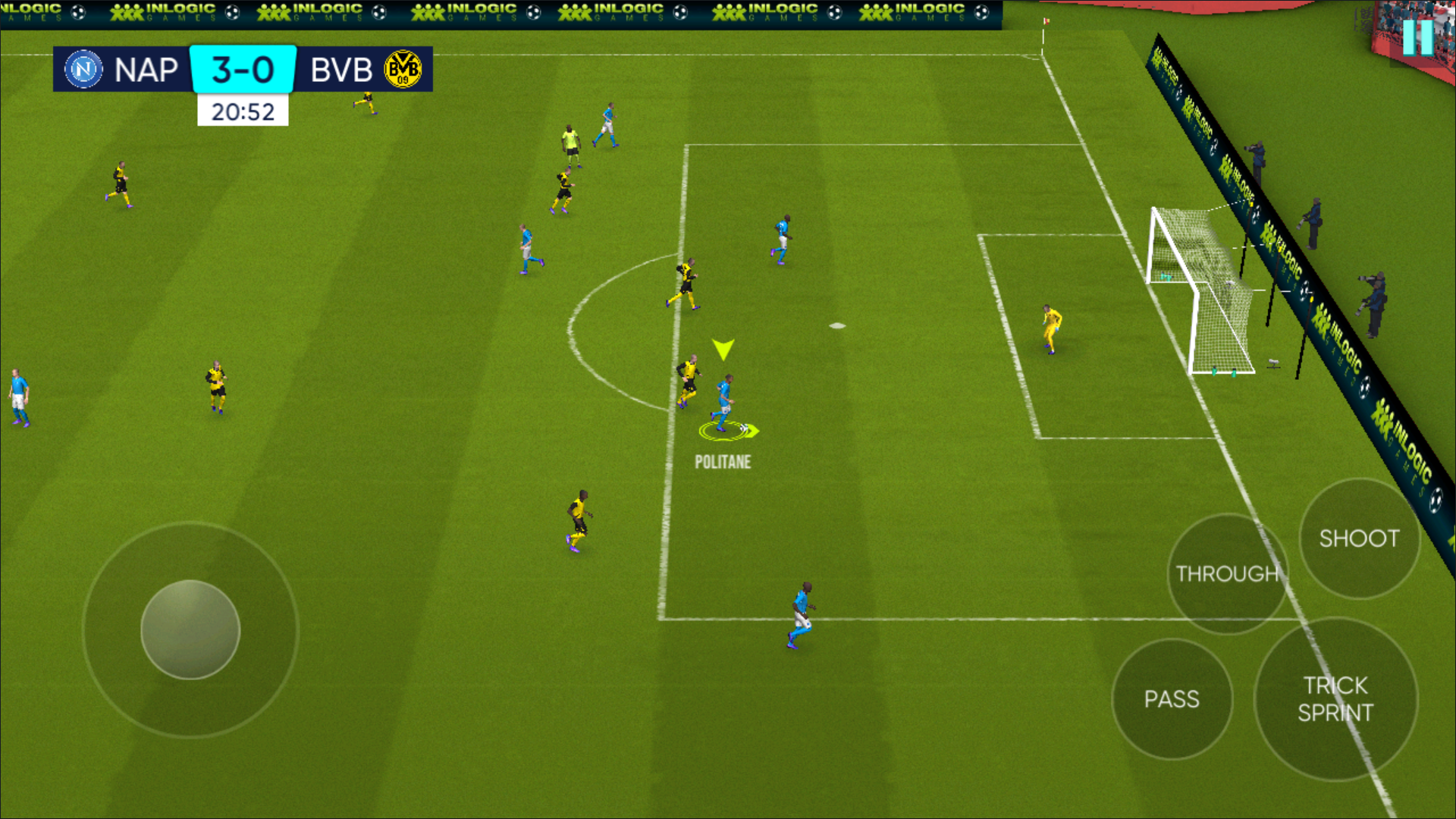Tap the SHOOT button
The image size is (1456, 819).
click(1359, 538)
